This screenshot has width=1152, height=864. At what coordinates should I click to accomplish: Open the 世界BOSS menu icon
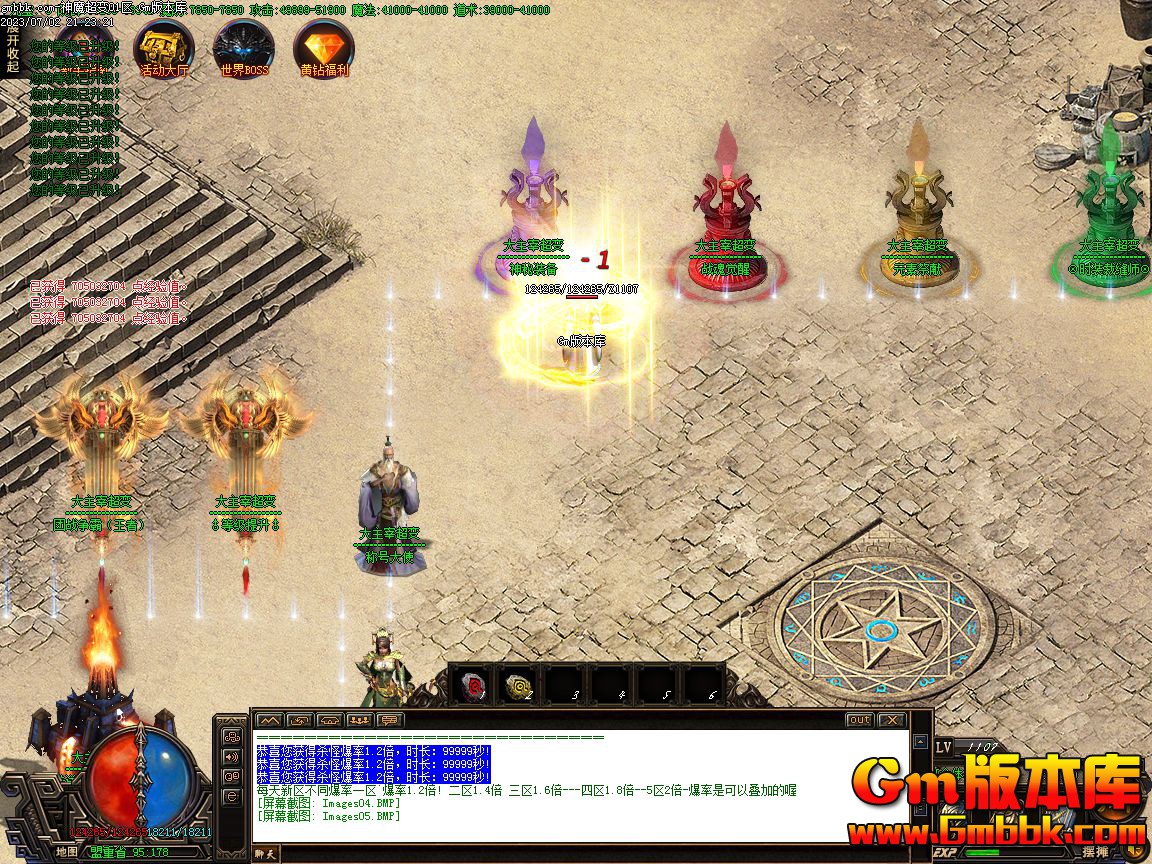click(244, 48)
